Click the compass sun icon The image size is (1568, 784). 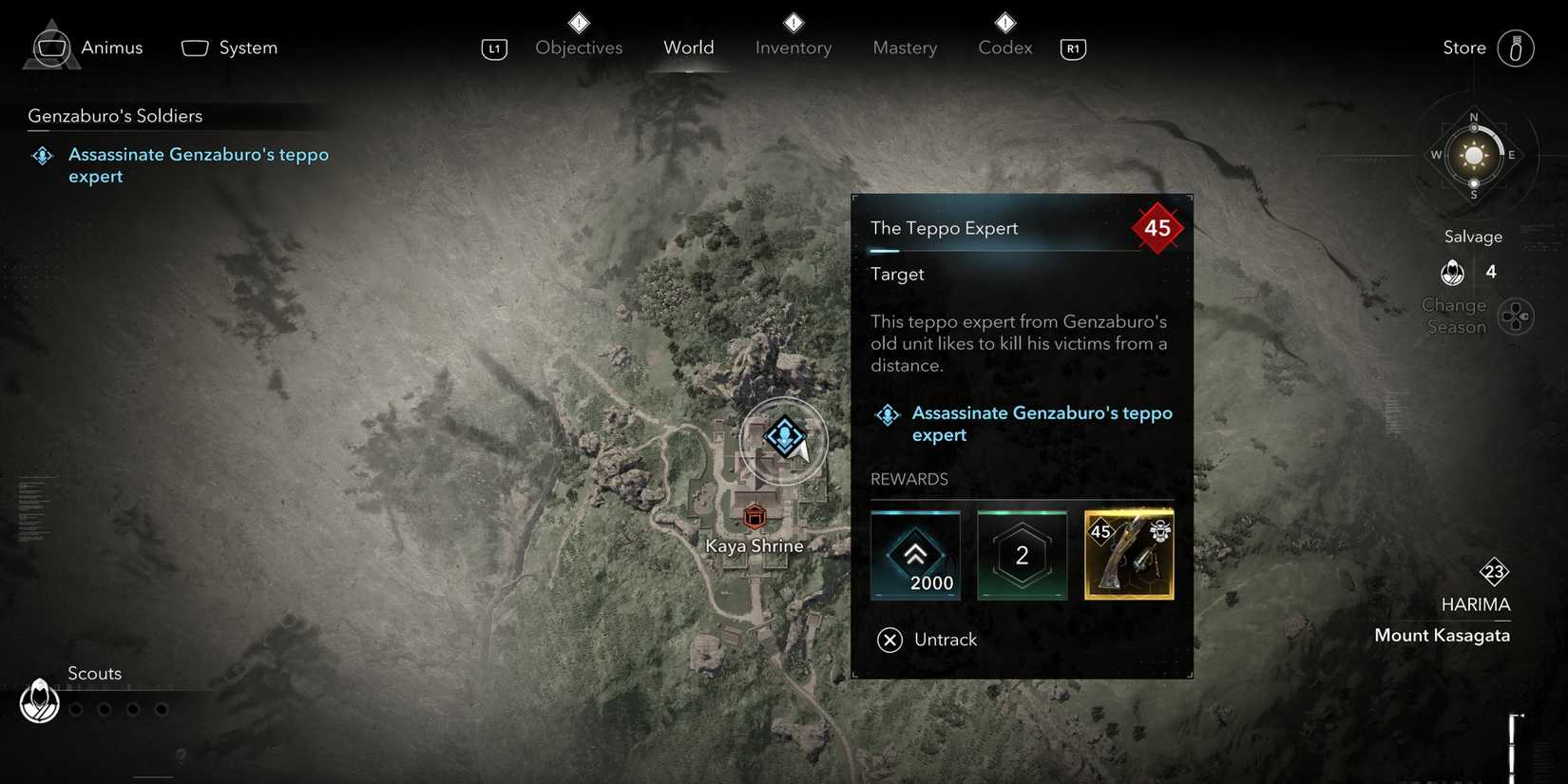pos(1474,156)
